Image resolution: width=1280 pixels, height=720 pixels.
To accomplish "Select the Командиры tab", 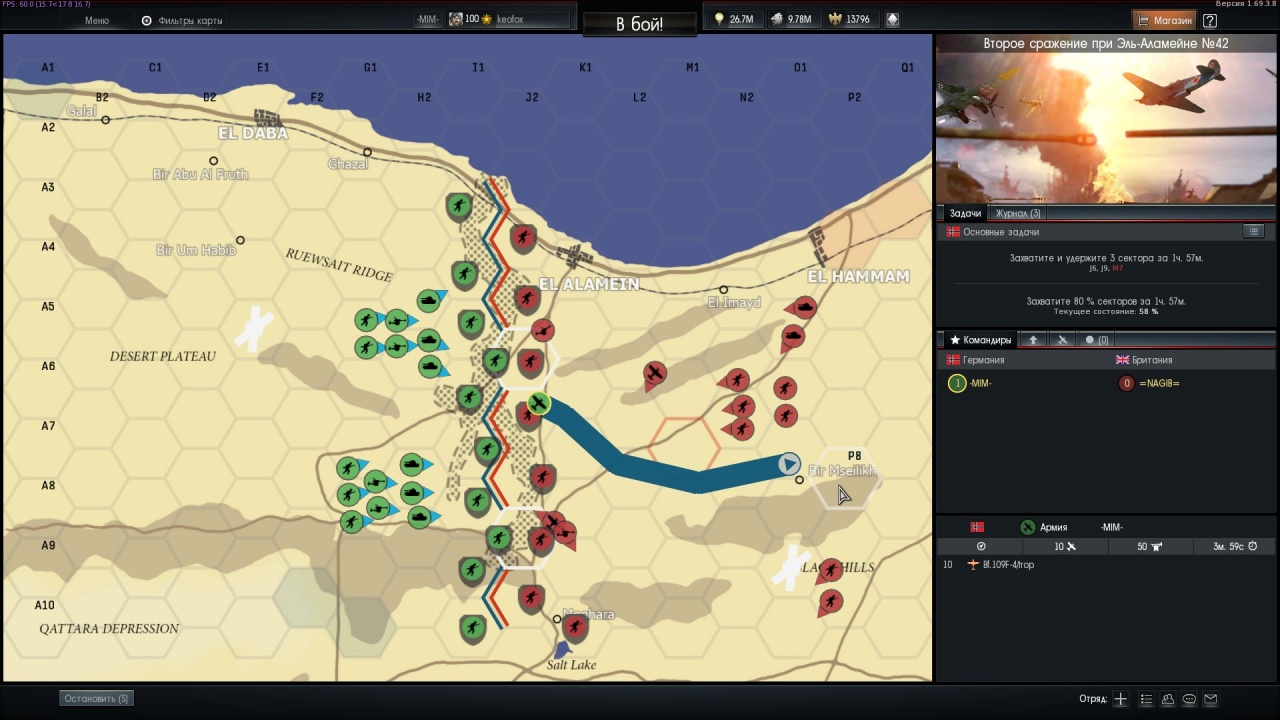I will (981, 339).
